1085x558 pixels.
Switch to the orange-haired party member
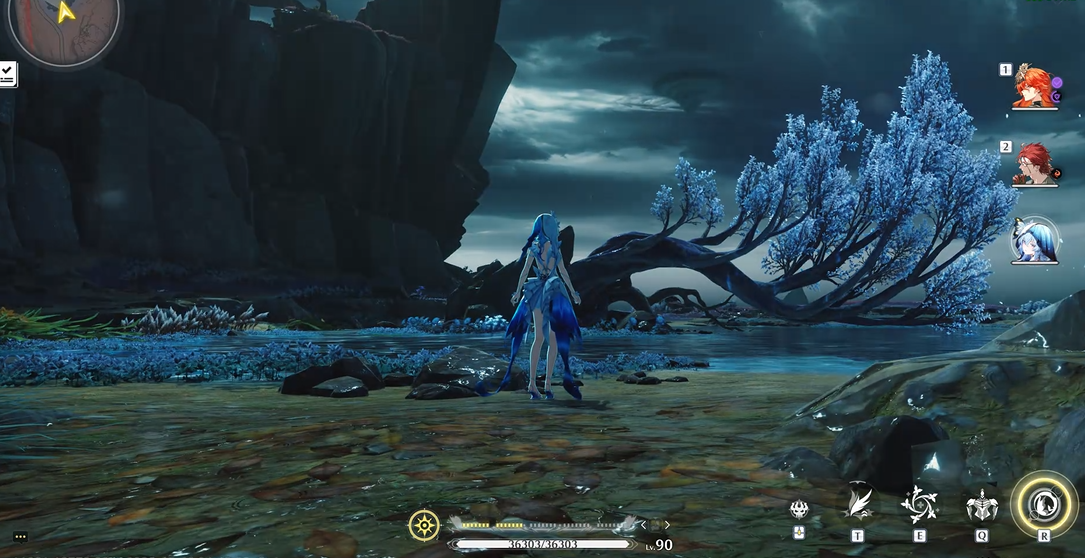[x=1035, y=87]
